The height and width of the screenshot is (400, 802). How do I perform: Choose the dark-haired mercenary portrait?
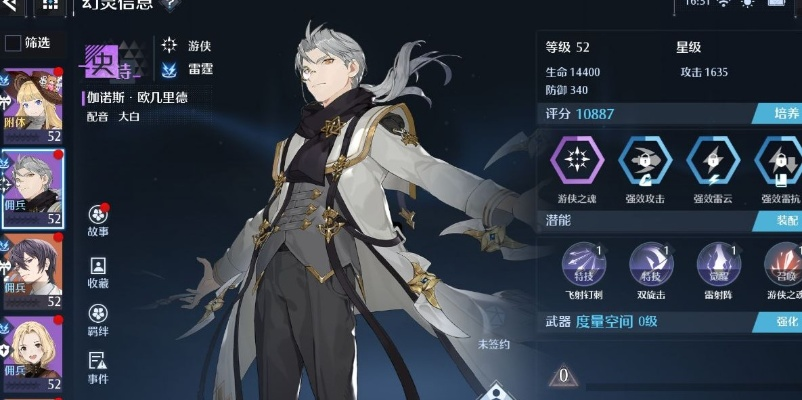pos(32,268)
